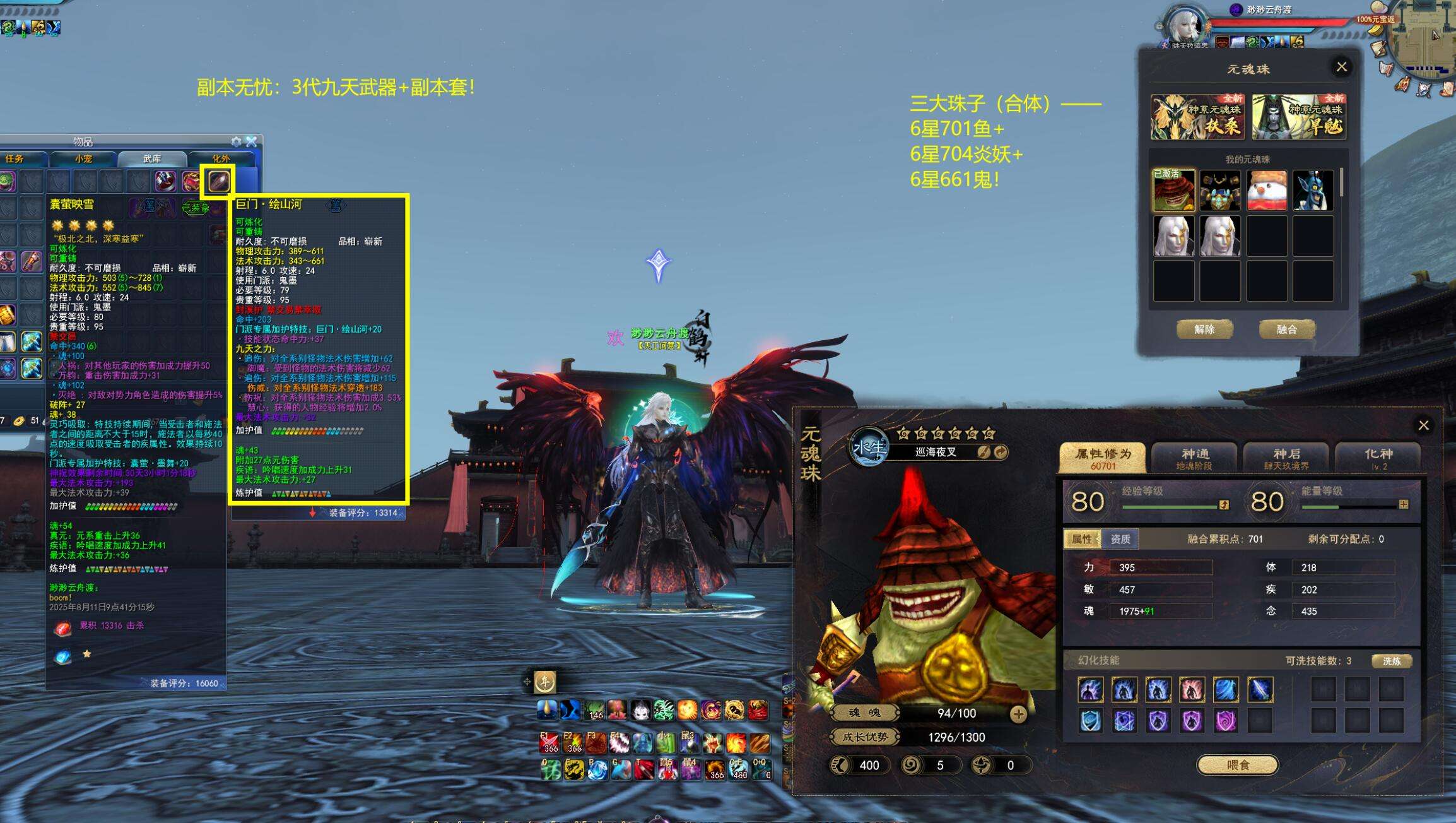Open inventory settings via gear icon
Image resolution: width=1456 pixels, height=823 pixels.
tap(237, 141)
